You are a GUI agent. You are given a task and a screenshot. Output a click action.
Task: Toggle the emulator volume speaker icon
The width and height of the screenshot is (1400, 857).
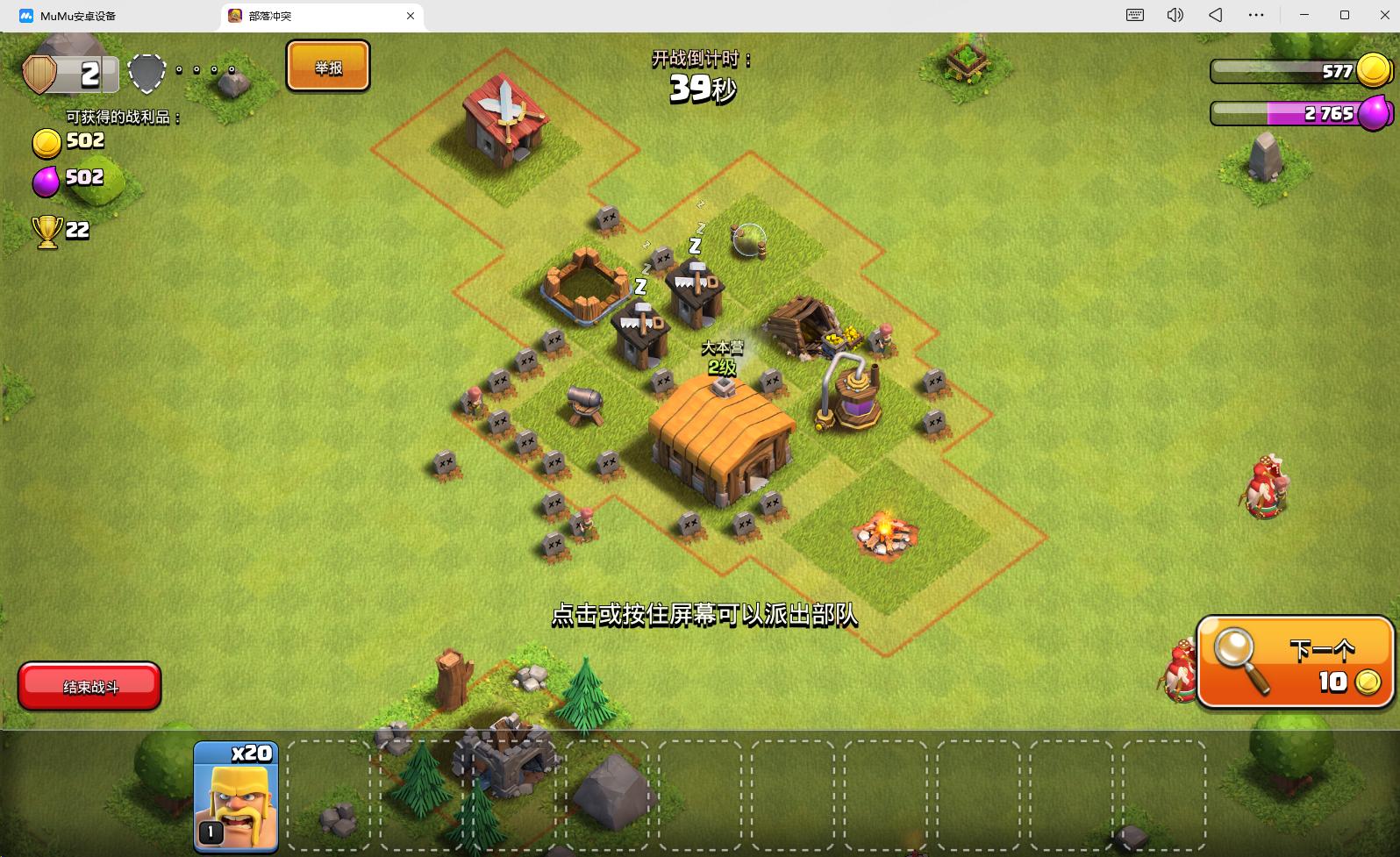point(1175,15)
